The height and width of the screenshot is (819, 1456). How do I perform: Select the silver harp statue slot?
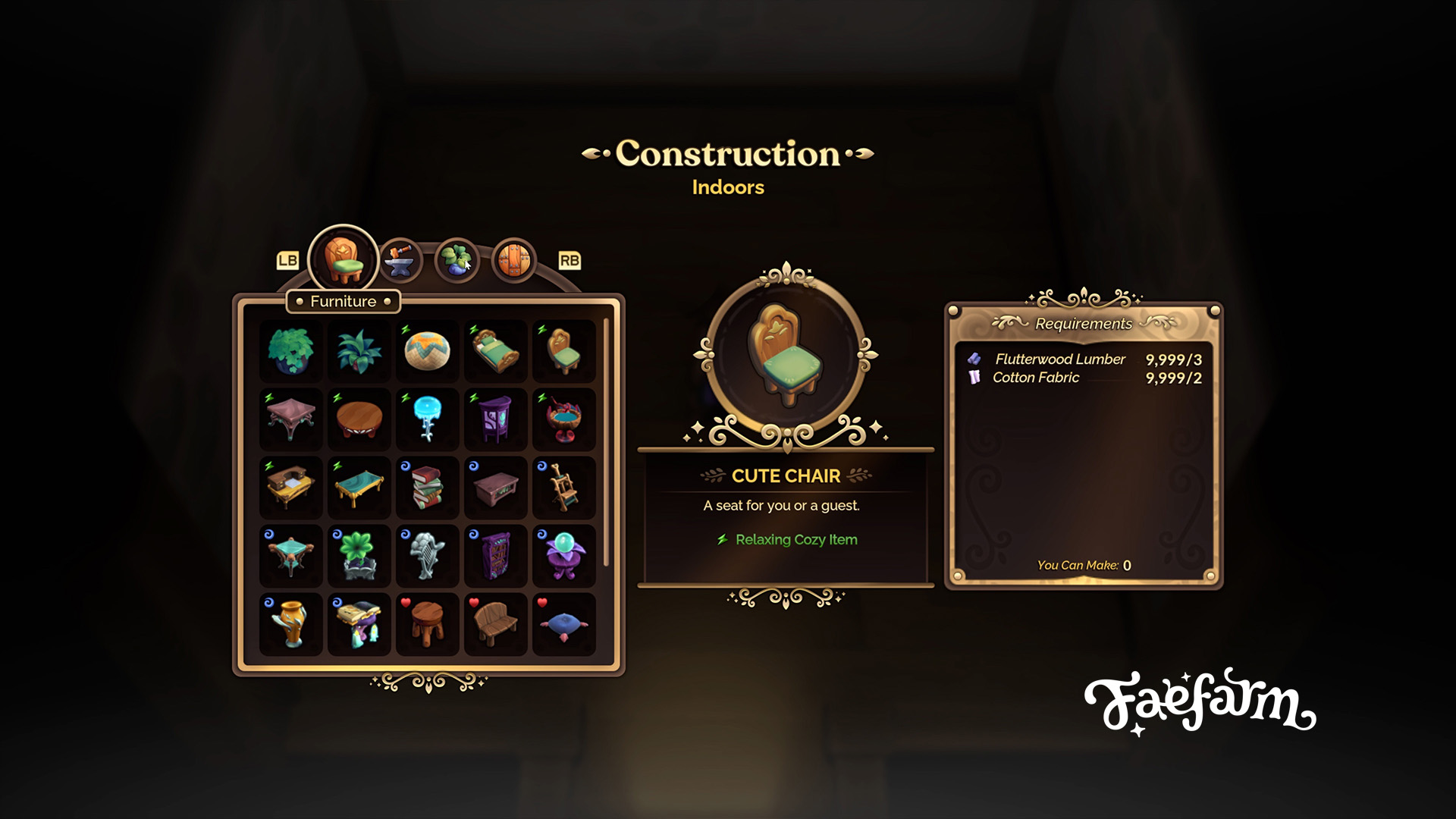(x=427, y=555)
